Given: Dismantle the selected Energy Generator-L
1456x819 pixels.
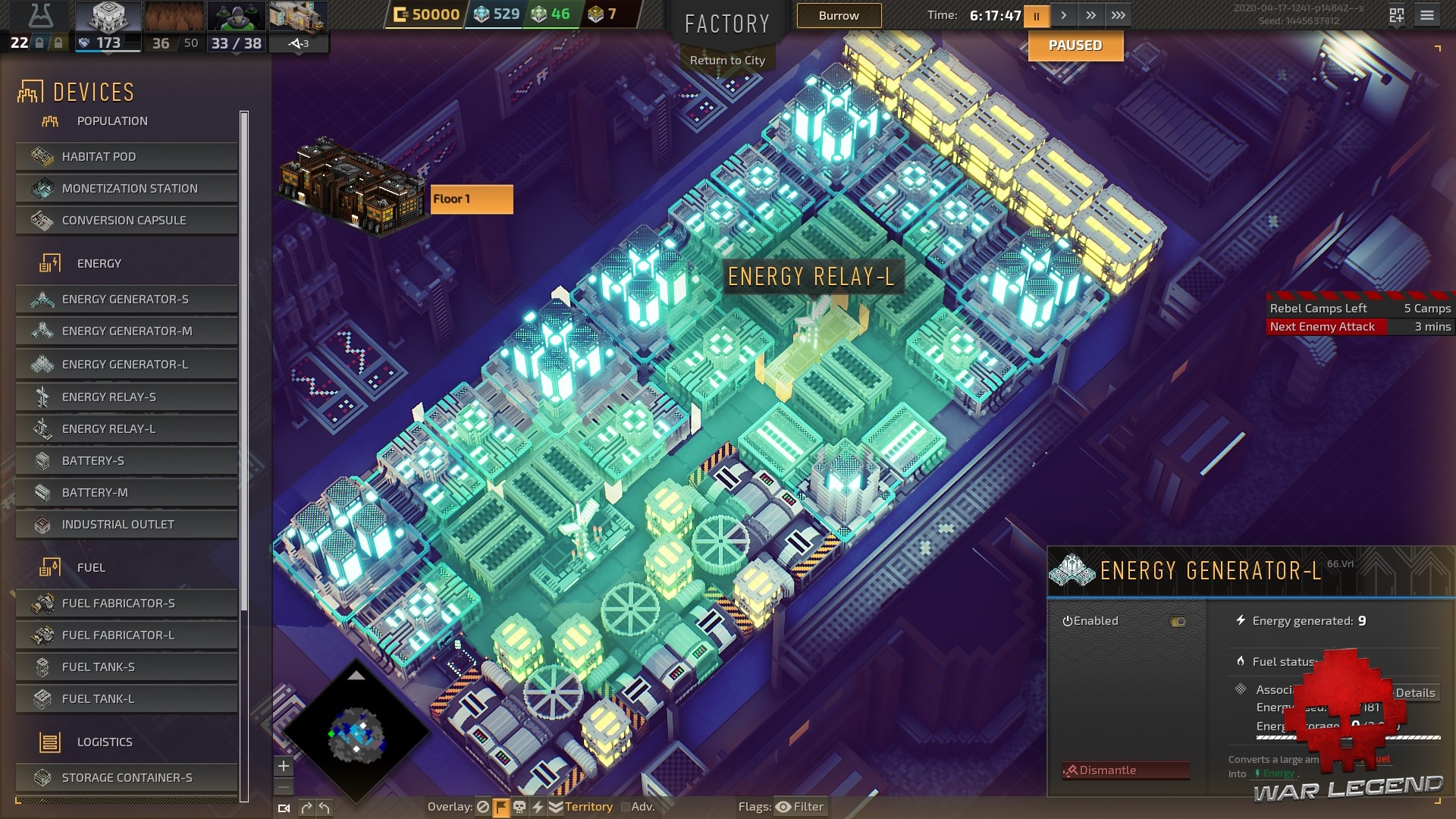Looking at the screenshot, I should point(1126,770).
